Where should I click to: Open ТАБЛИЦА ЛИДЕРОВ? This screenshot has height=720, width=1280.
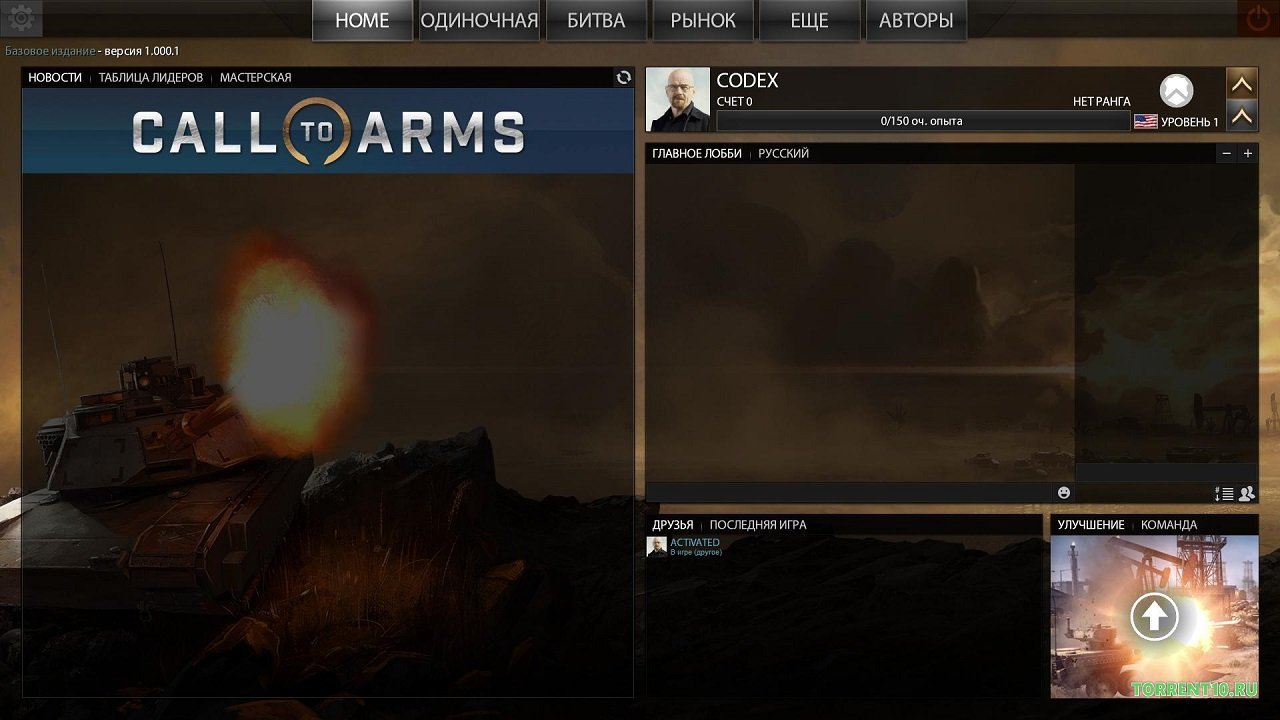(149, 77)
